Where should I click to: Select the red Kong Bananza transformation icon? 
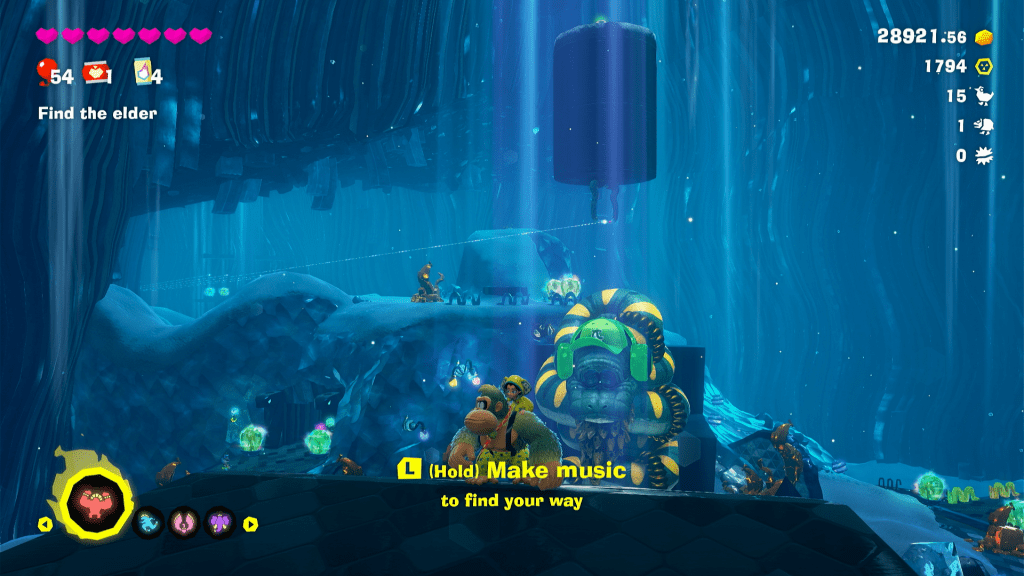[x=97, y=497]
